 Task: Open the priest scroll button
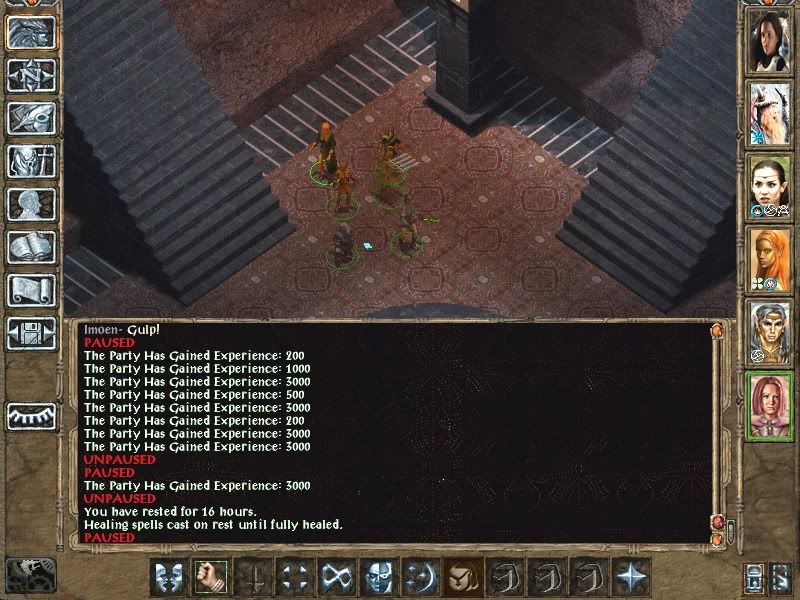(x=31, y=290)
